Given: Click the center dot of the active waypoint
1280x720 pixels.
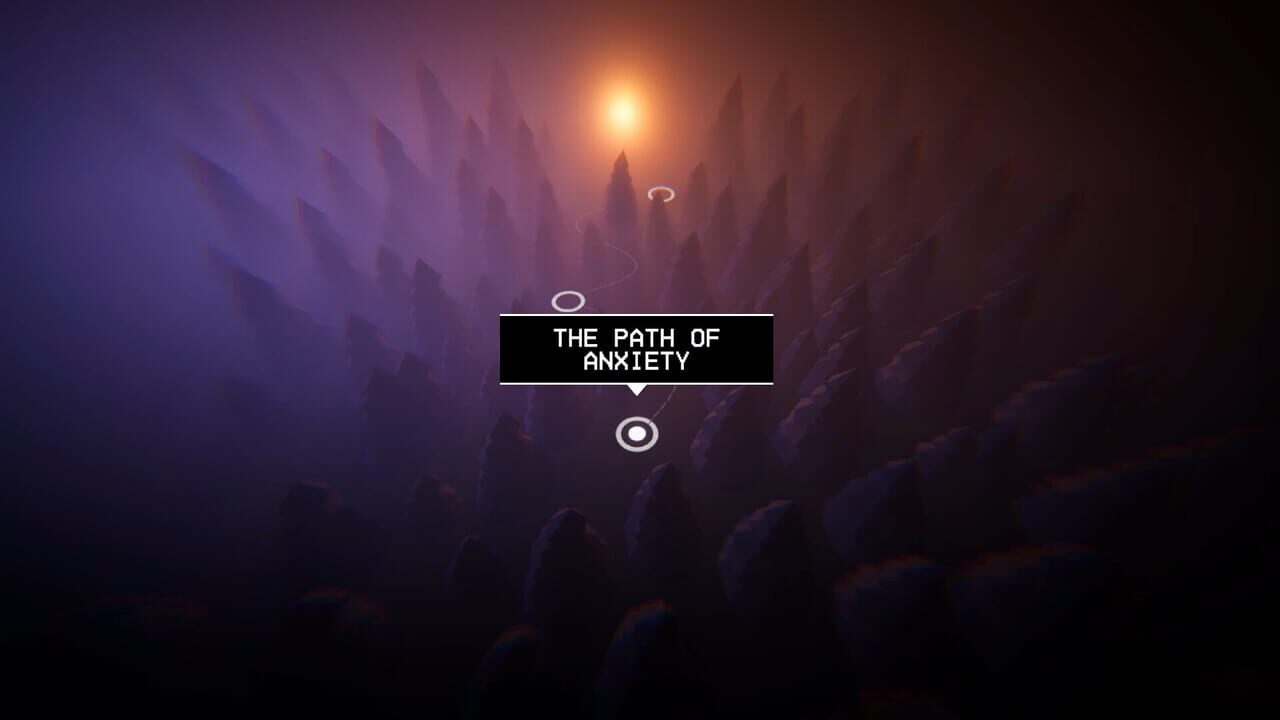Looking at the screenshot, I should (x=636, y=434).
